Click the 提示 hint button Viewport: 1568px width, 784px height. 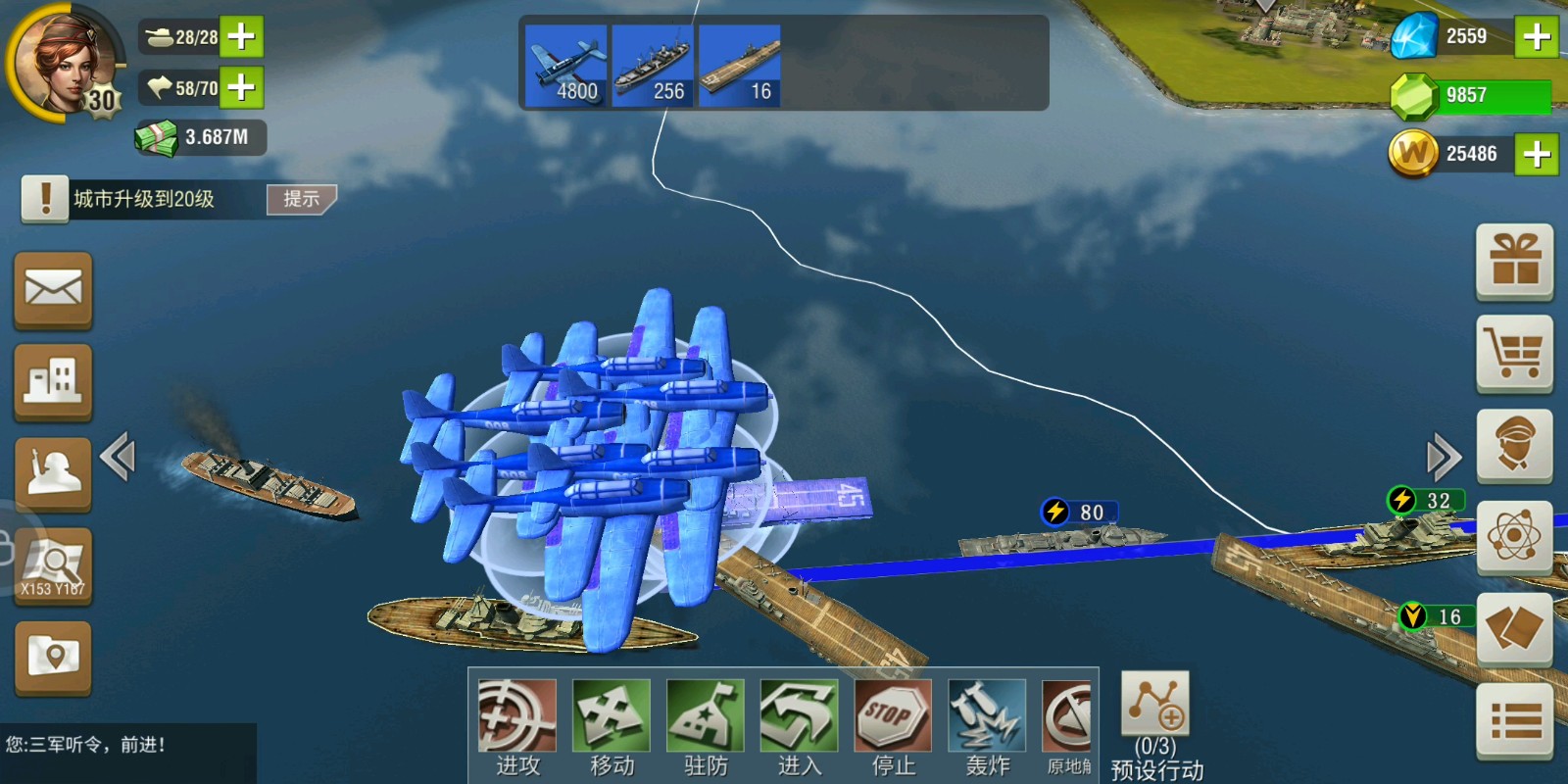pyautogui.click(x=301, y=199)
